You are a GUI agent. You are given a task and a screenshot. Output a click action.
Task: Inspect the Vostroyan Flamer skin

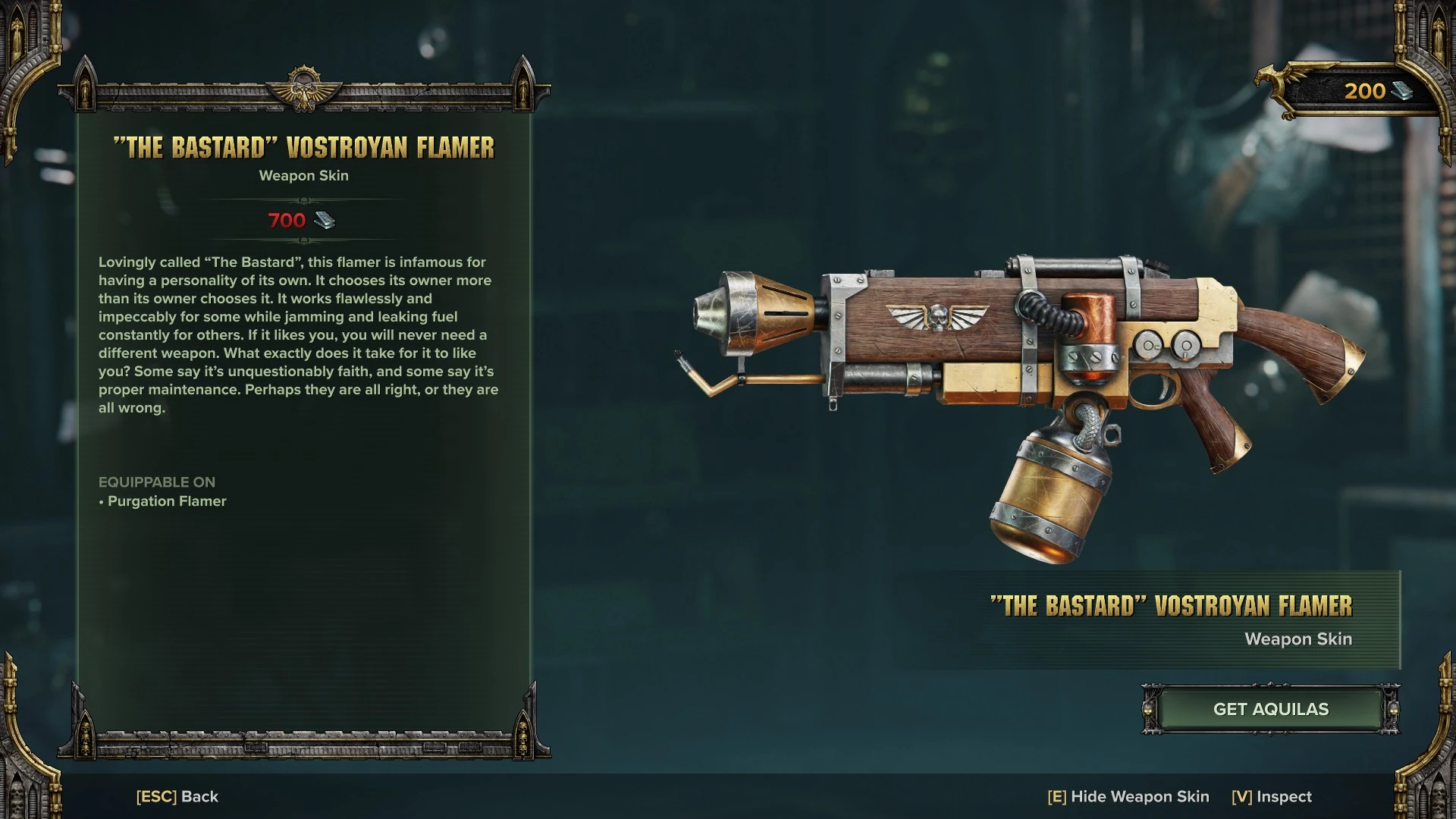[1272, 796]
